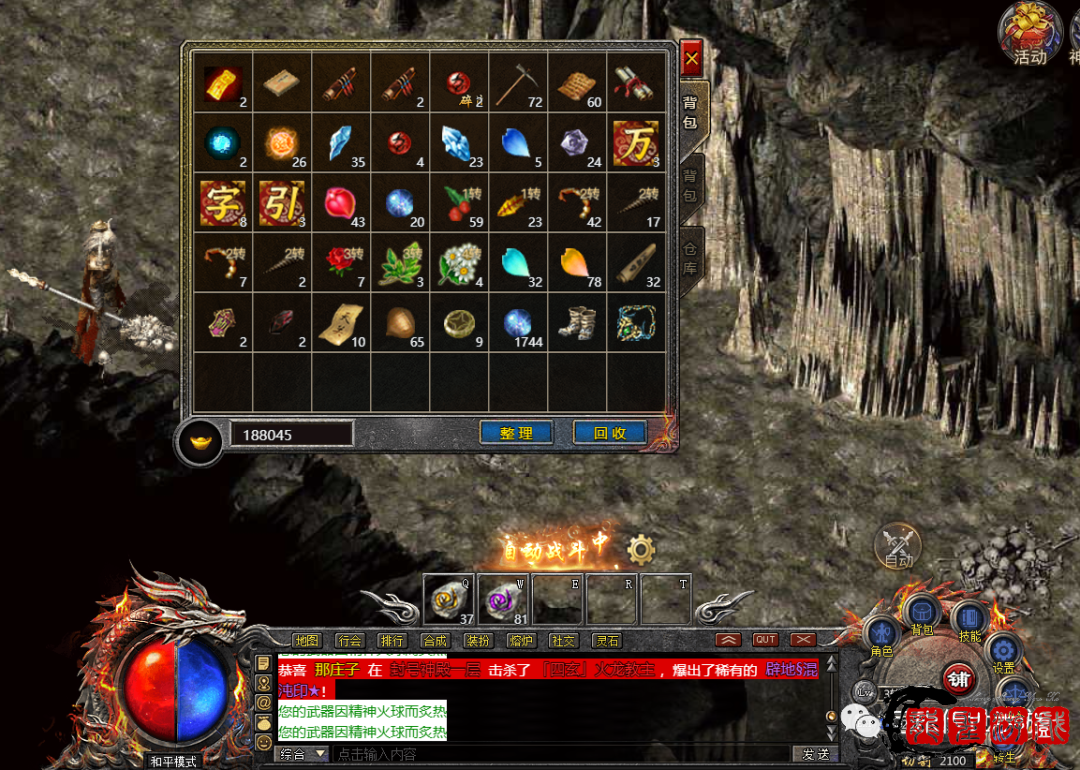Open item recycling with the 回收 button

(x=609, y=433)
